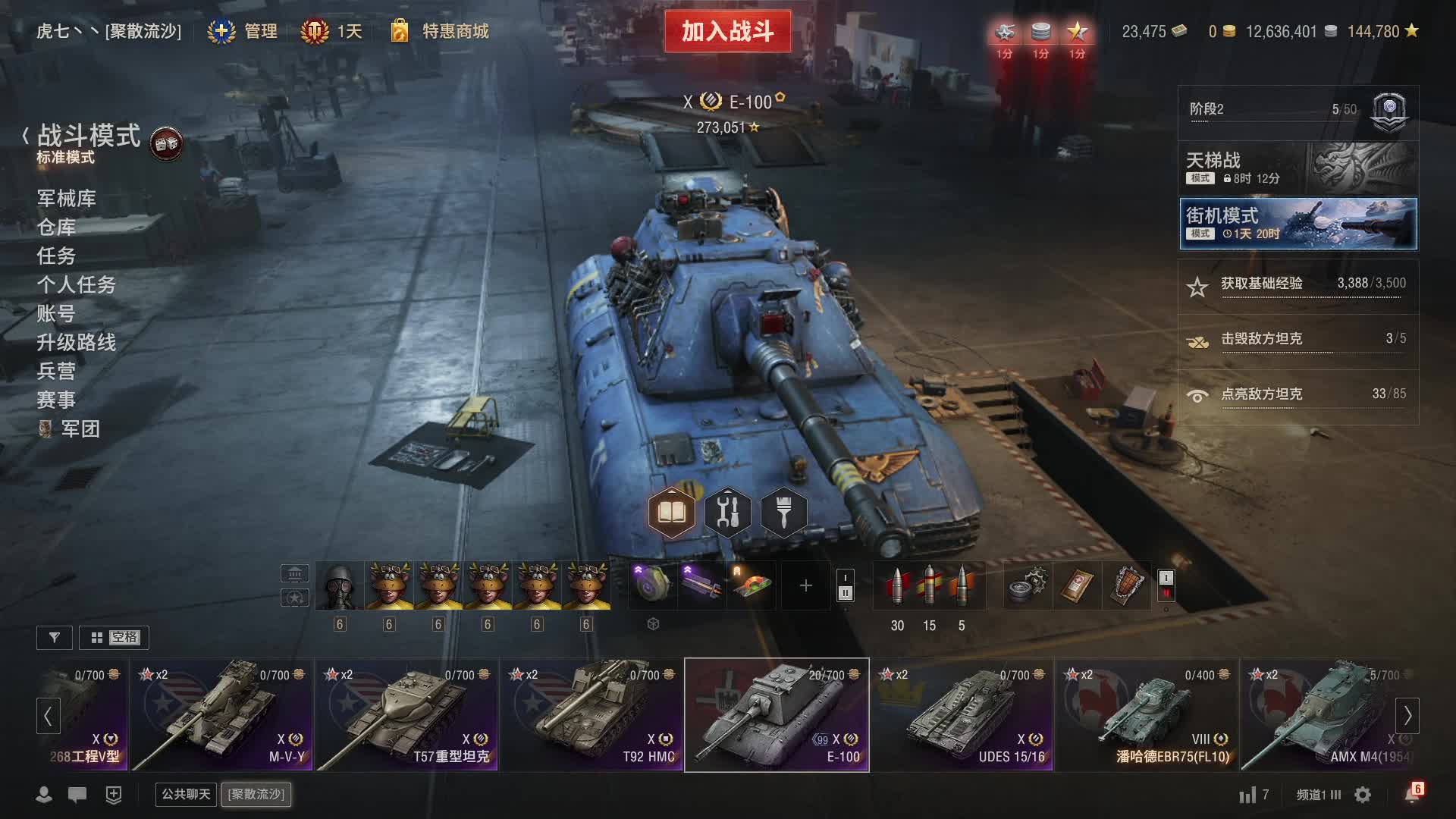Open the 军械库 armory menu
Screen dimensions: 1456x819
point(67,199)
